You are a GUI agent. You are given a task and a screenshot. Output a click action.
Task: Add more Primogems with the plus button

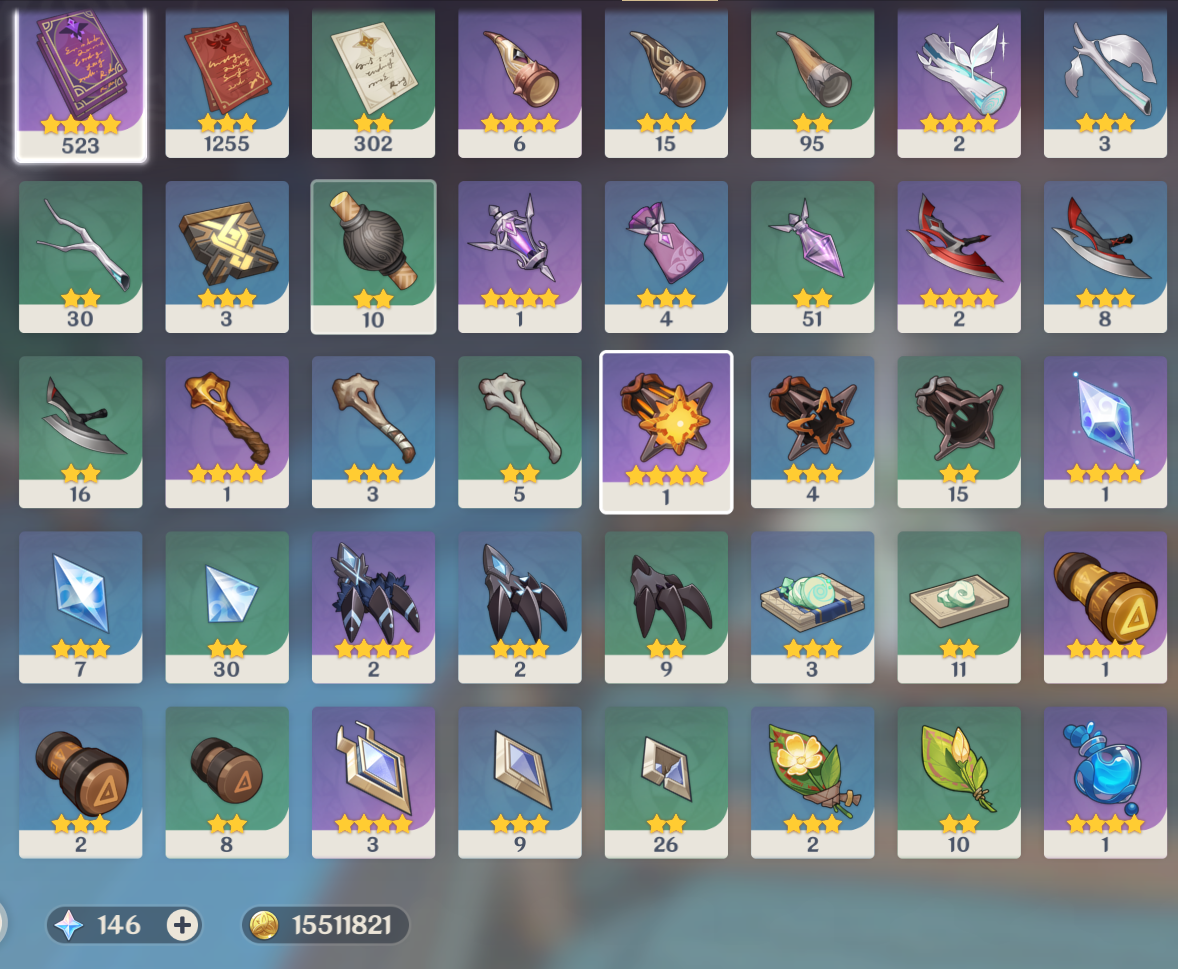click(x=181, y=926)
